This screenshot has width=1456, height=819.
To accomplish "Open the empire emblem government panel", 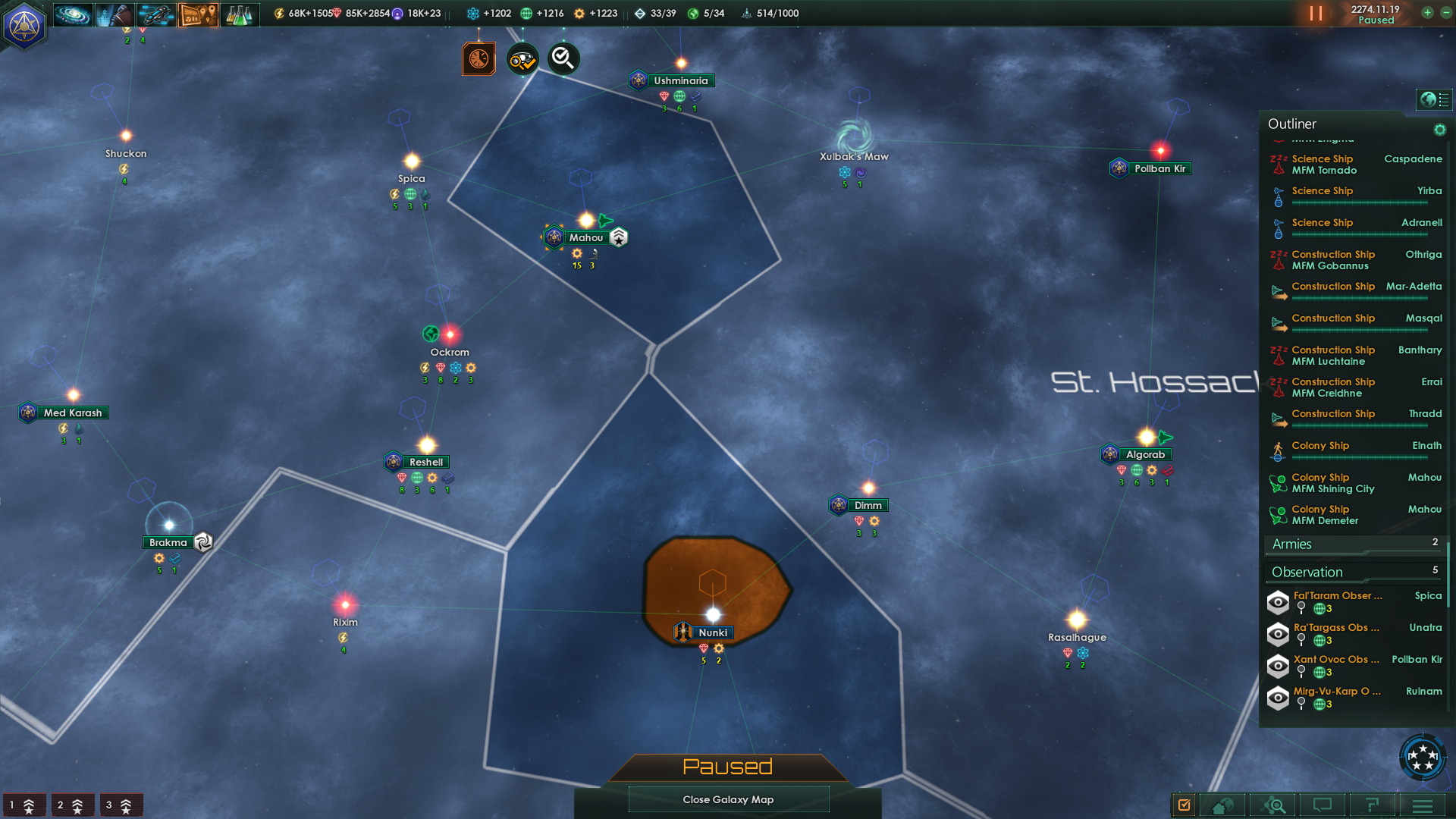I will (x=24, y=26).
